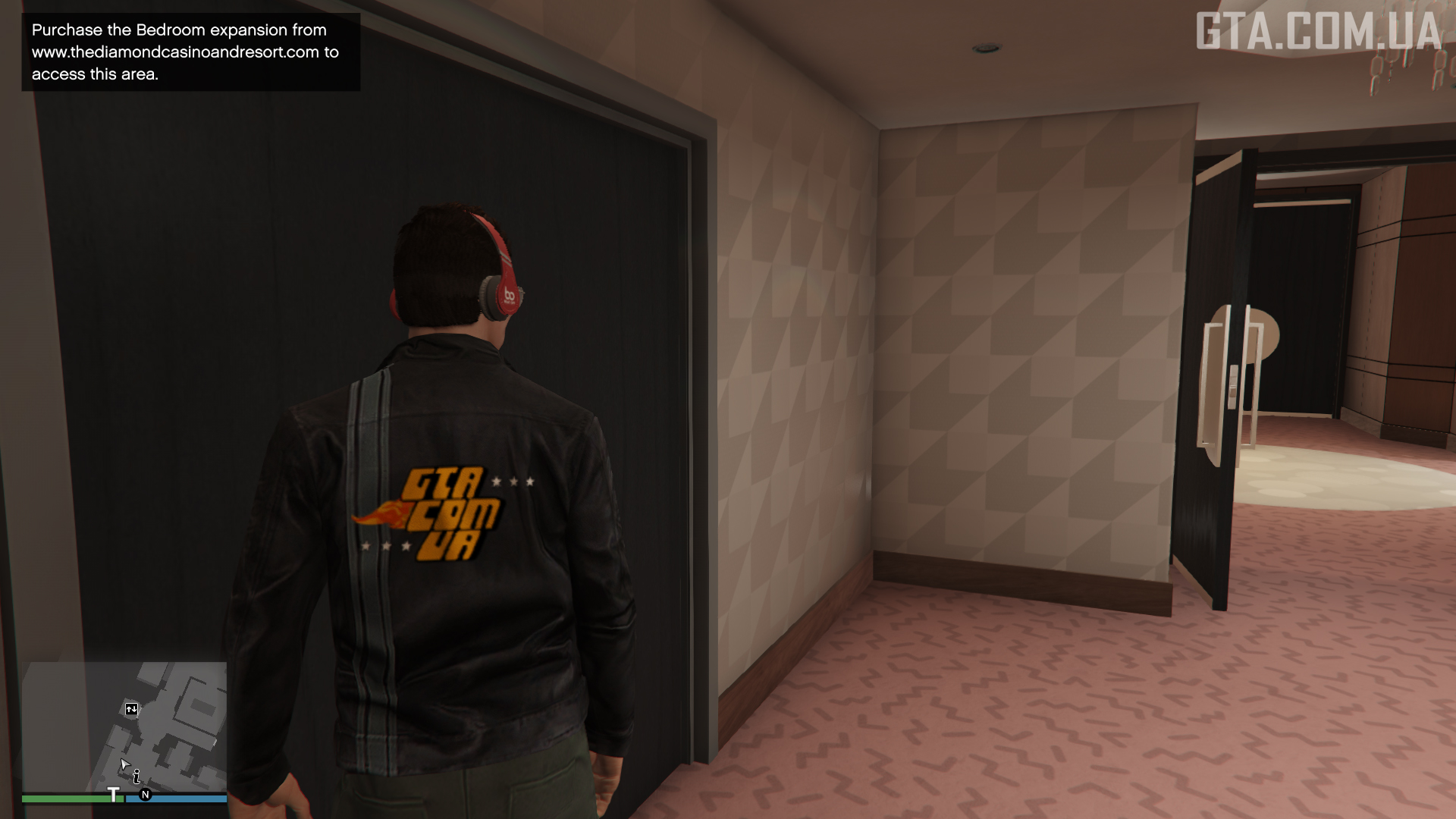Select the information 'i' blip on minimap
Viewport: 1456px width, 819px height.
tap(136, 777)
